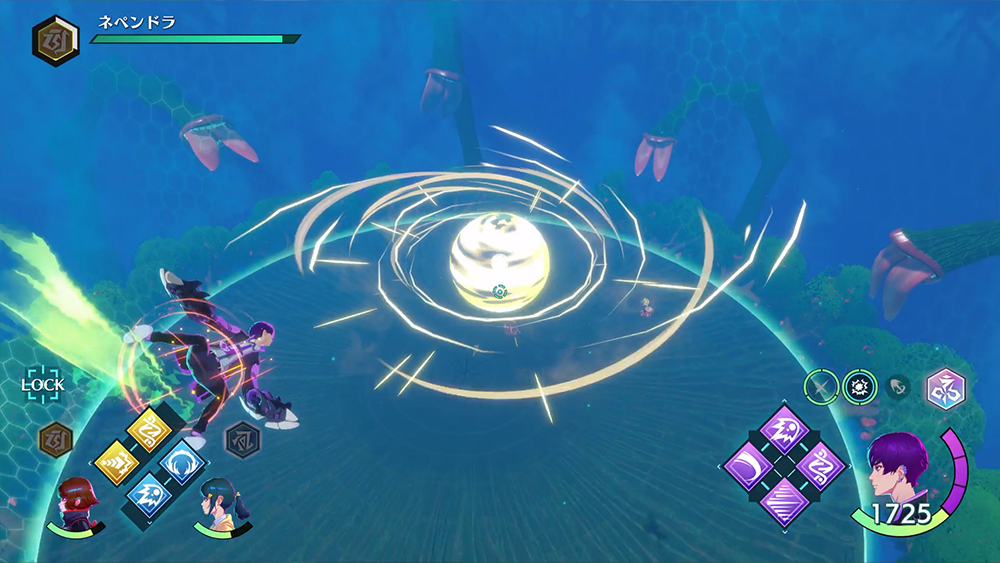The height and width of the screenshot is (563, 1000).
Task: Select the spiky burst status icon
Action: (x=859, y=385)
